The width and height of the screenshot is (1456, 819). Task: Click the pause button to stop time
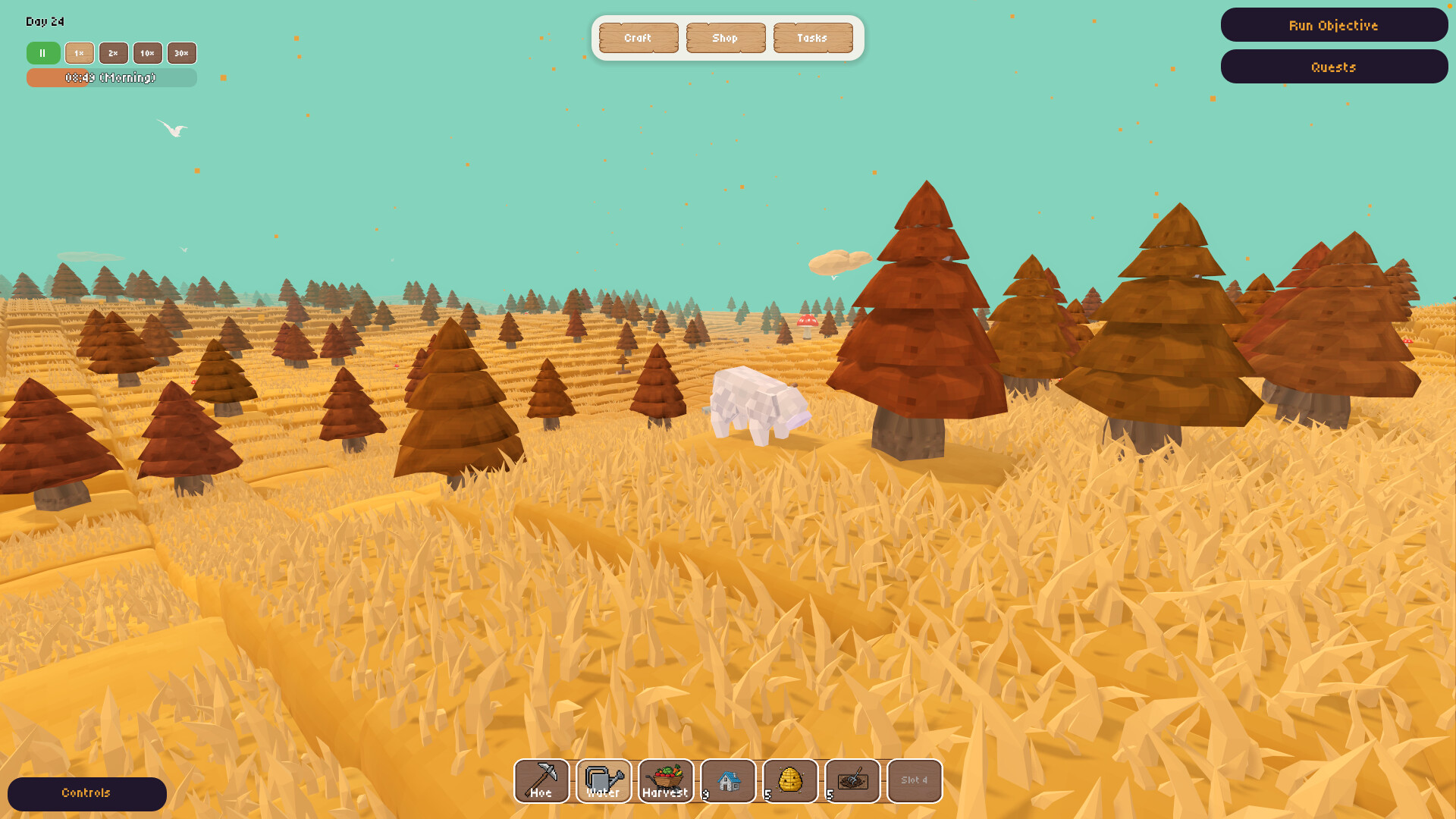[x=43, y=53]
